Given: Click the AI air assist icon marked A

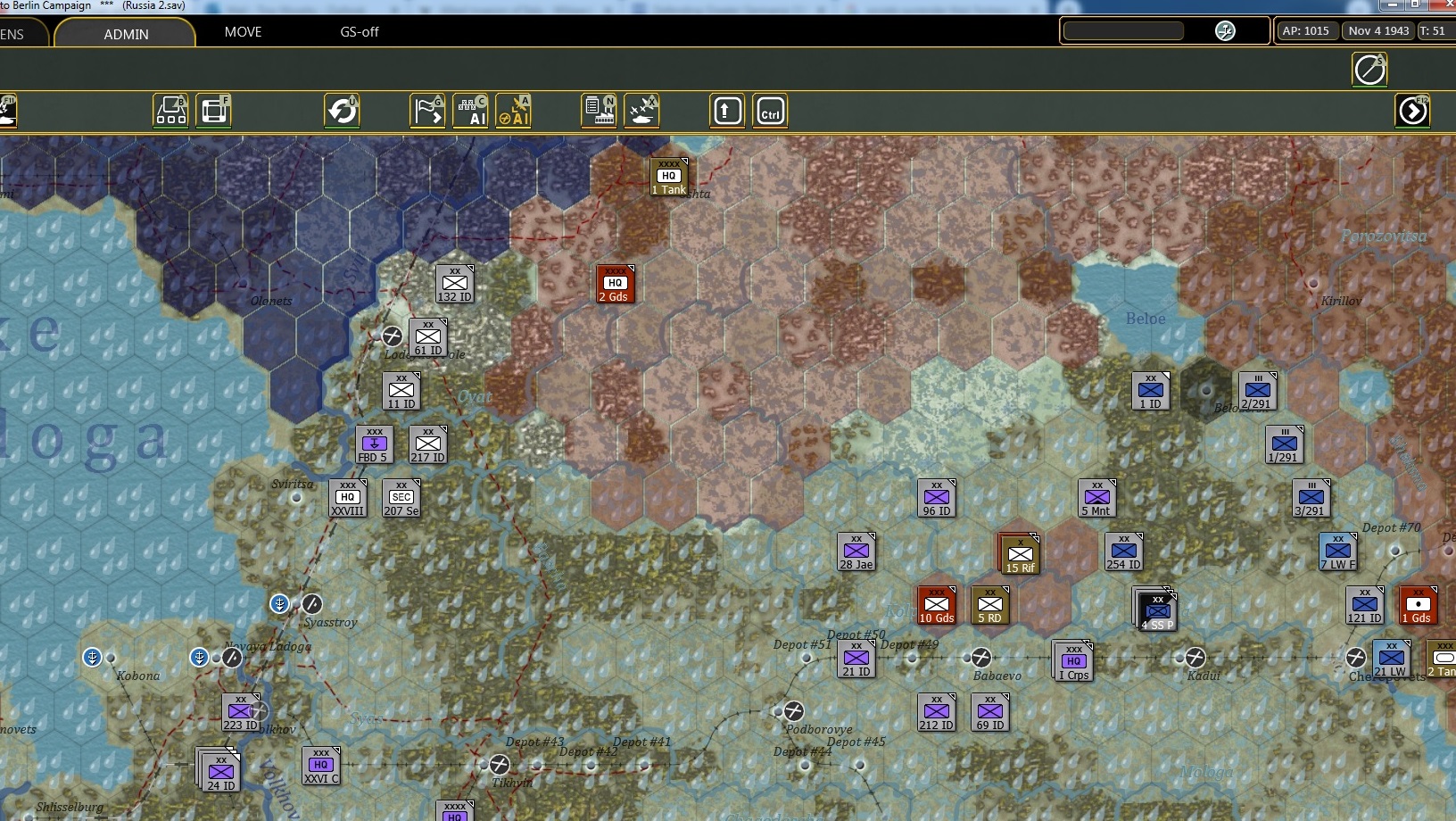Looking at the screenshot, I should (x=515, y=111).
